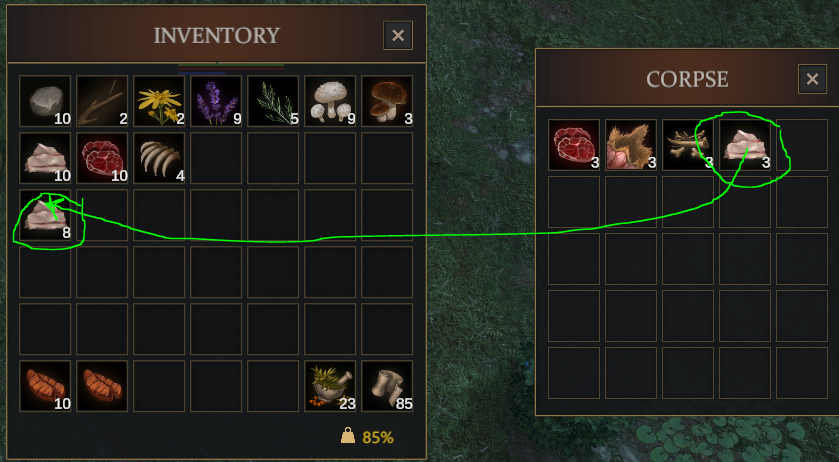The height and width of the screenshot is (462, 839).
Task: Close the Corpse loot window
Action: click(x=812, y=79)
